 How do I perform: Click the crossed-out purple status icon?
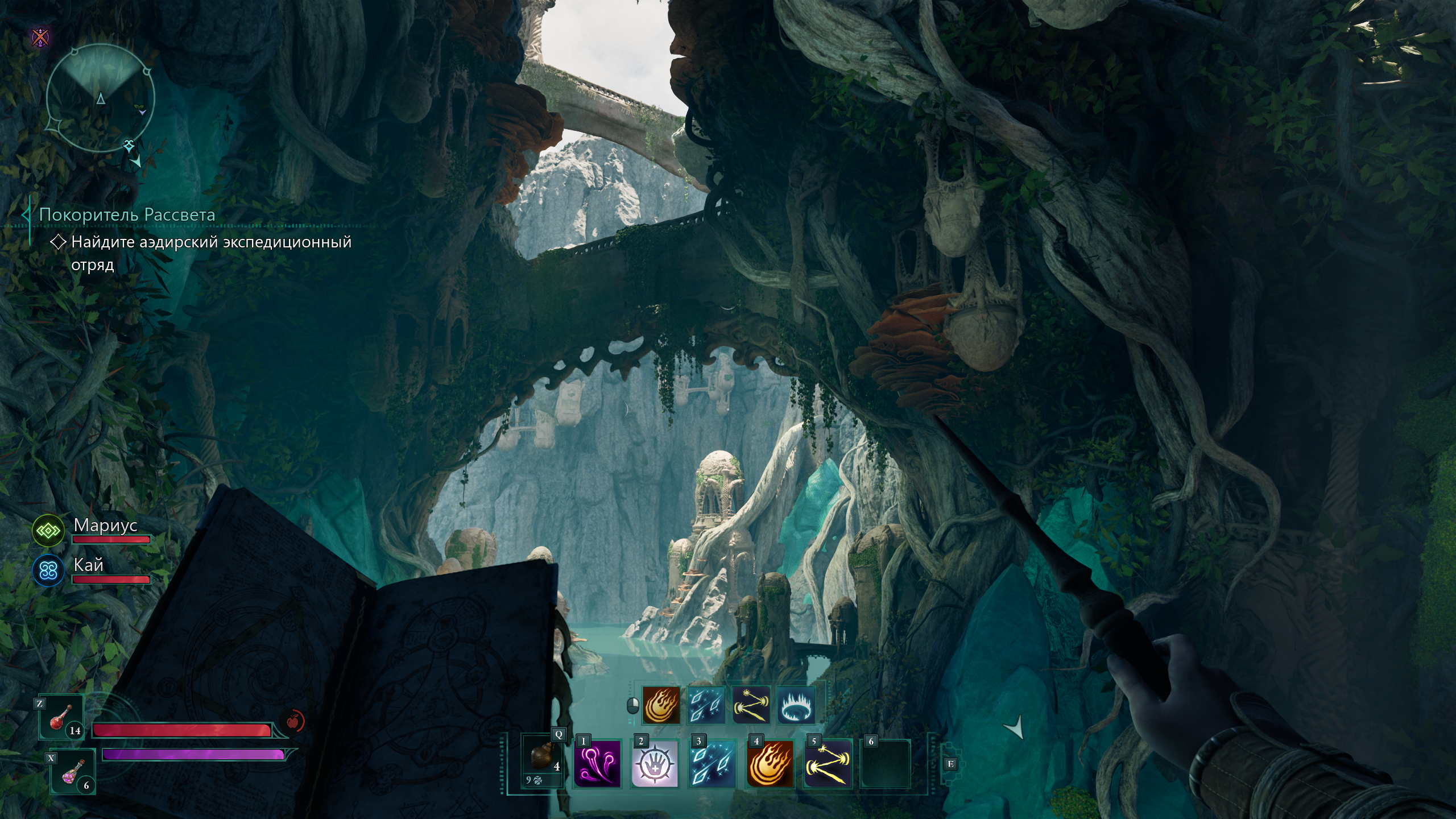coord(40,38)
